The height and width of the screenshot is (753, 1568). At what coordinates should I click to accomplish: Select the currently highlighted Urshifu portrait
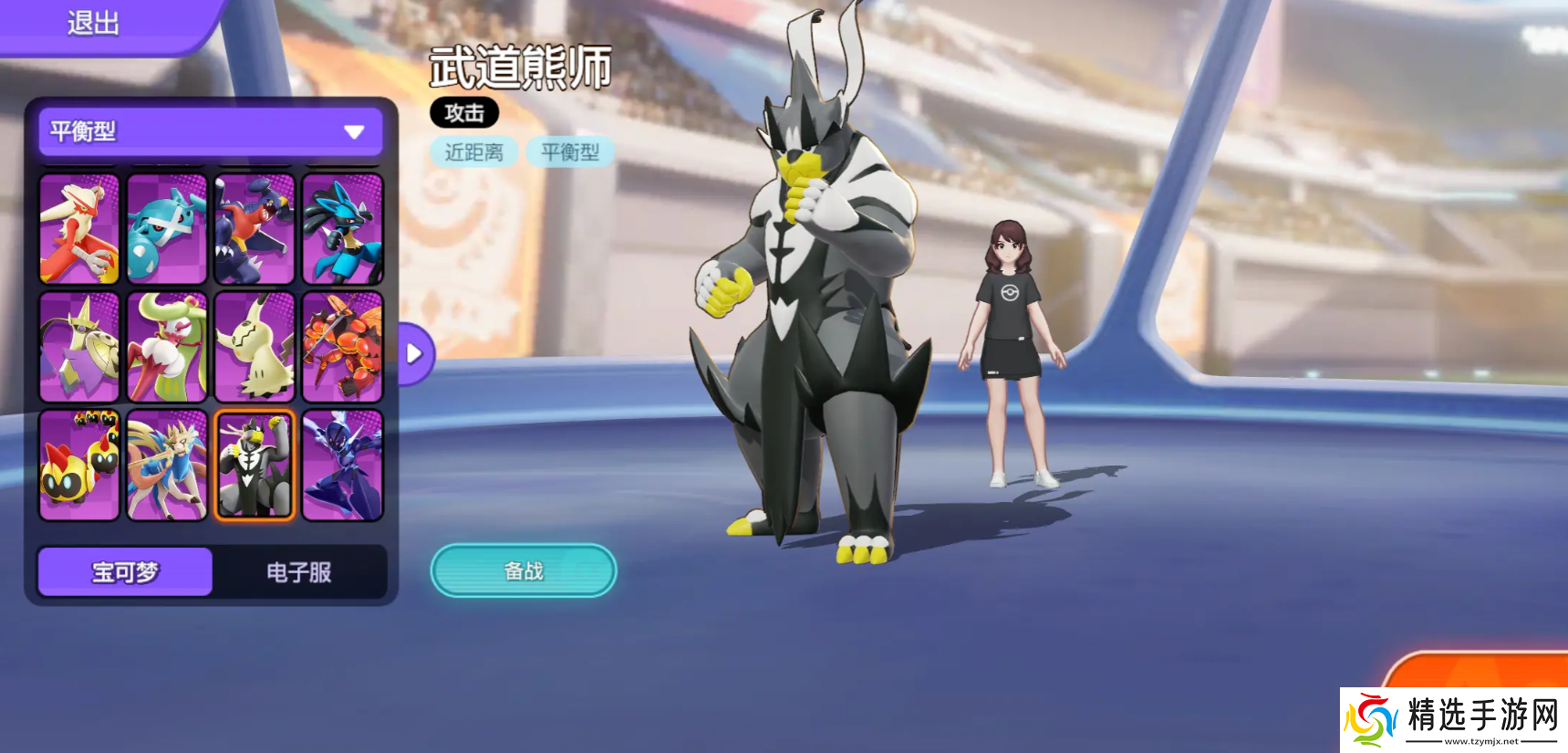254,464
